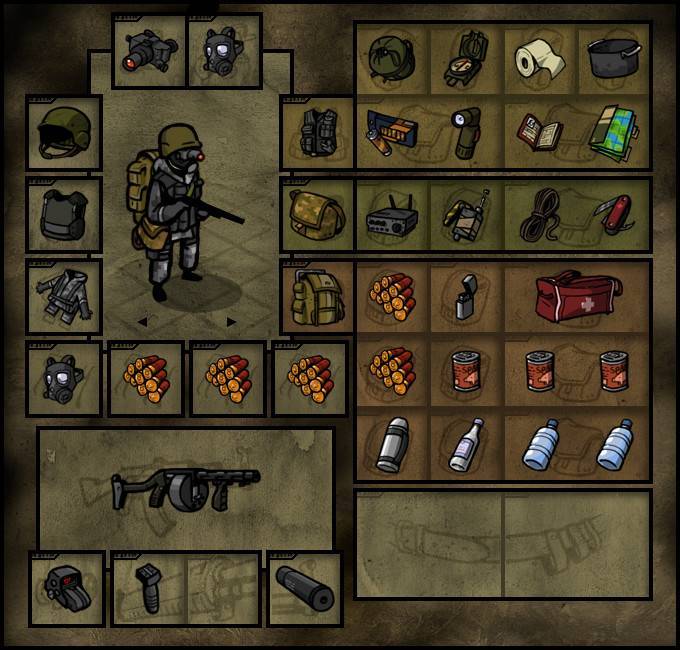Select the body armor vest slot

63,215
